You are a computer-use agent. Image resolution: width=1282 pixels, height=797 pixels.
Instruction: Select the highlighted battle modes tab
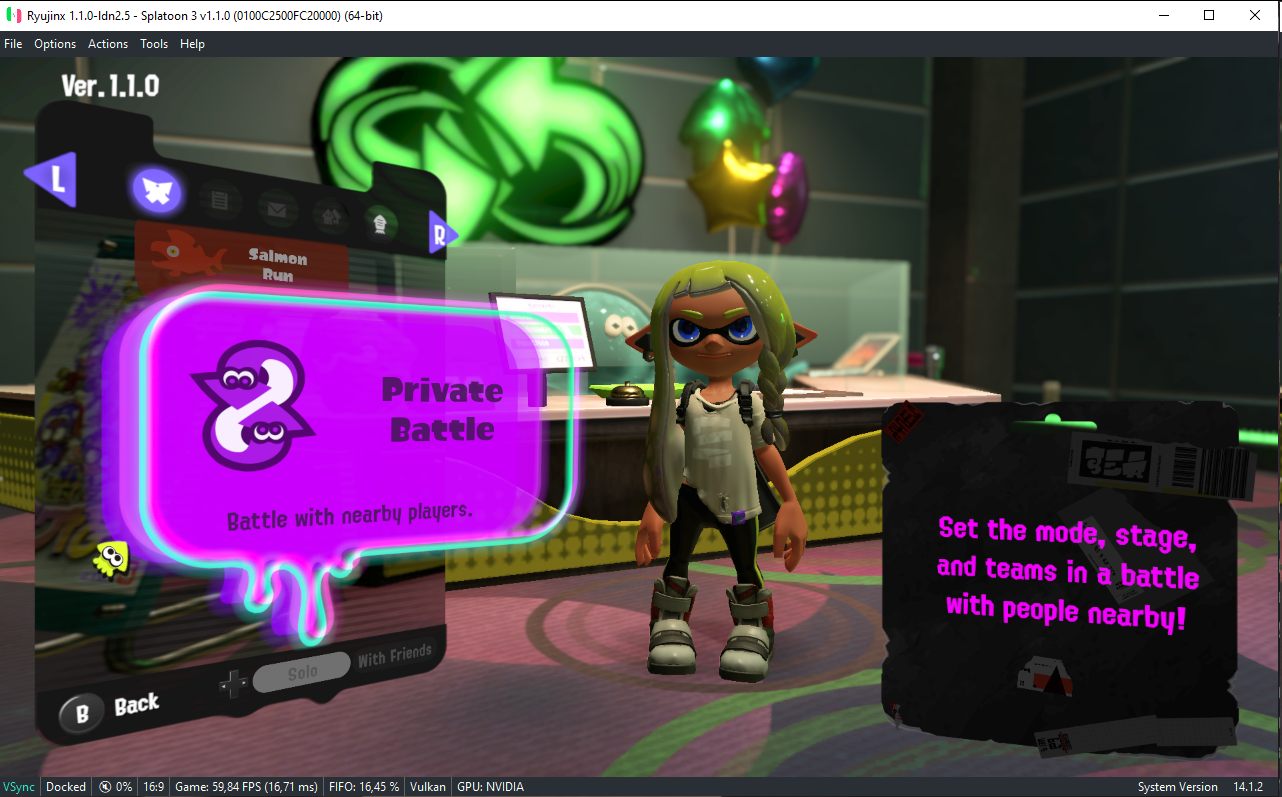coord(157,191)
